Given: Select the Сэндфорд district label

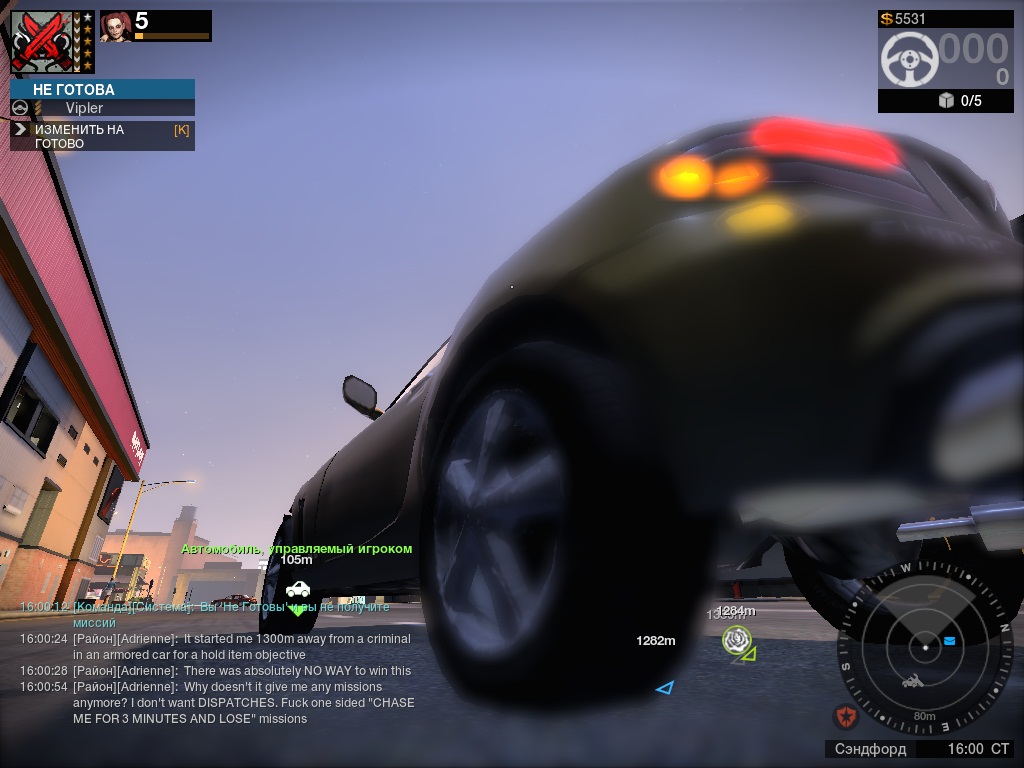Looking at the screenshot, I should tap(870, 749).
